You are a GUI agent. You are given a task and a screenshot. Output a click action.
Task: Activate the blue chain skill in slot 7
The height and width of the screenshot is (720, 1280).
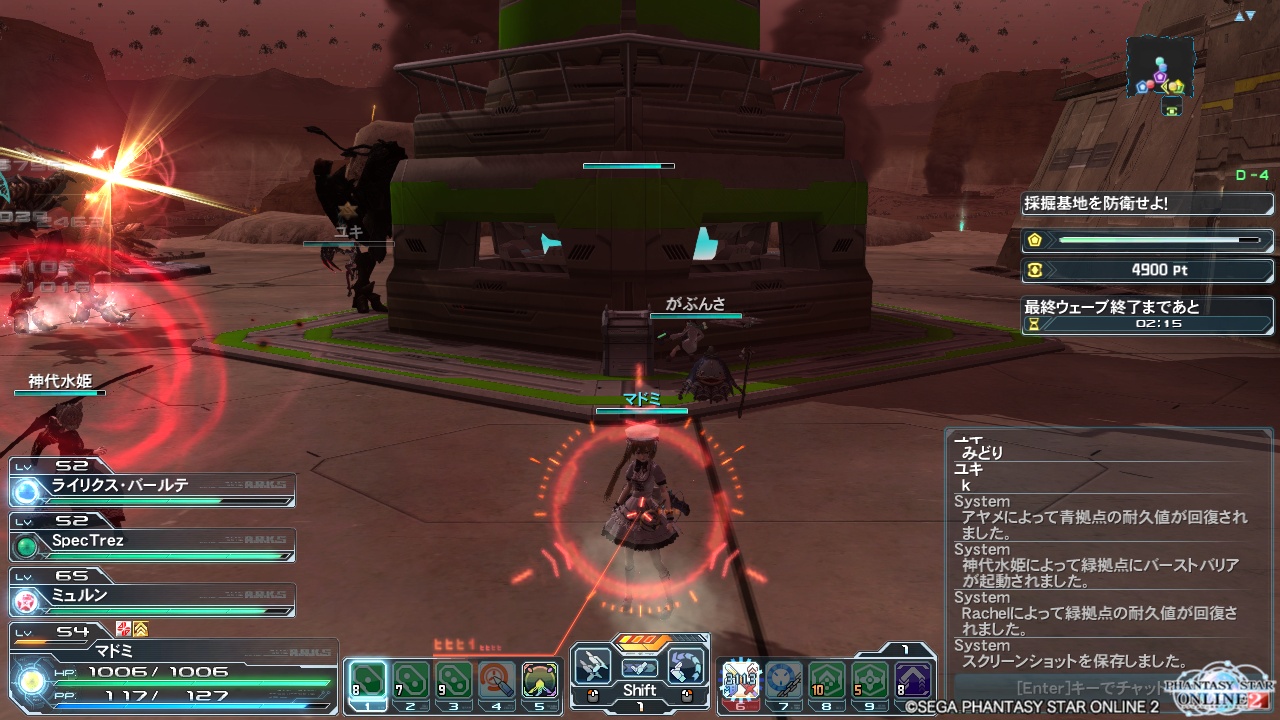click(784, 682)
